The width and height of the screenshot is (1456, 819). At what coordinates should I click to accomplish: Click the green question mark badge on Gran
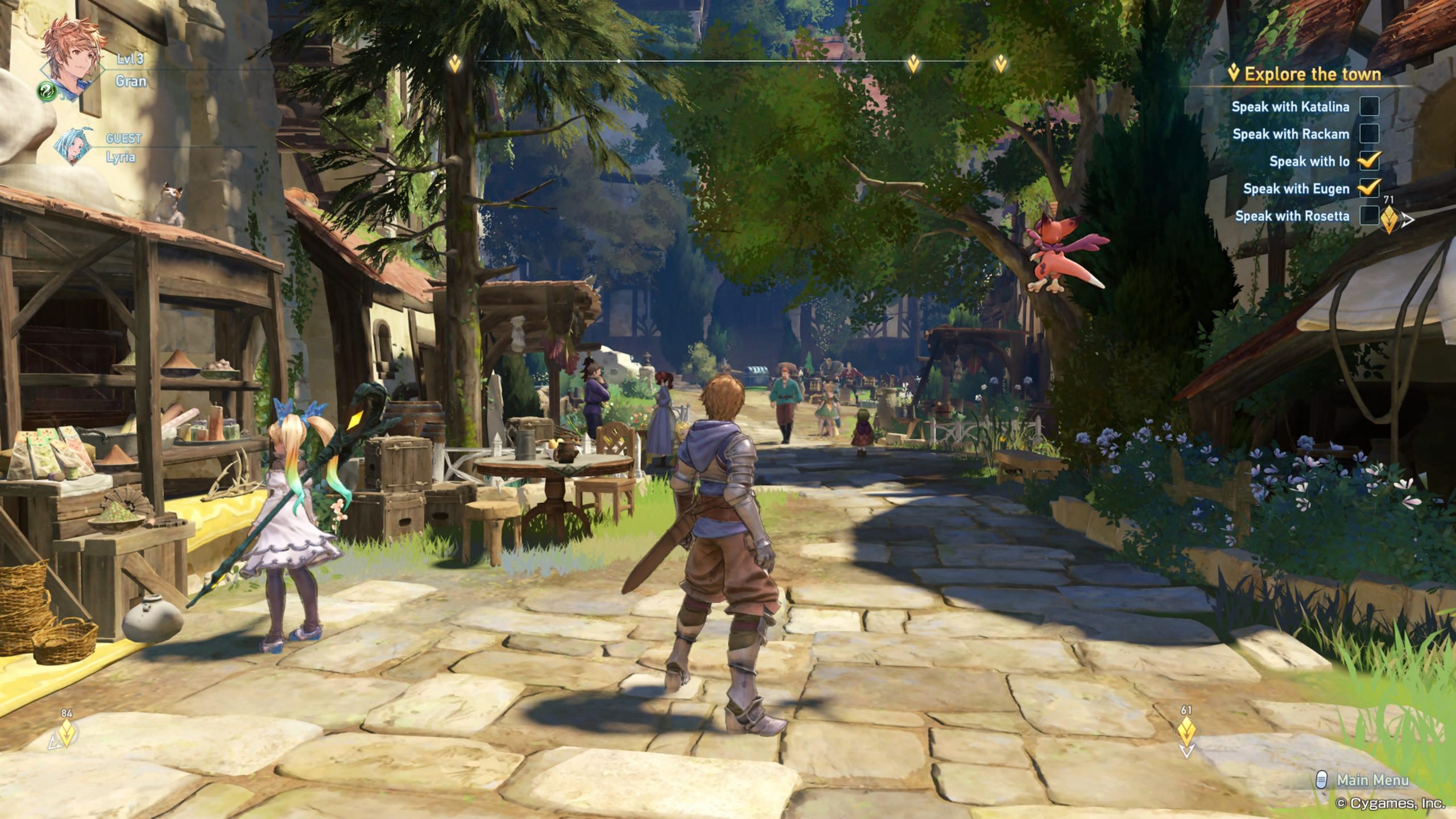click(x=47, y=90)
